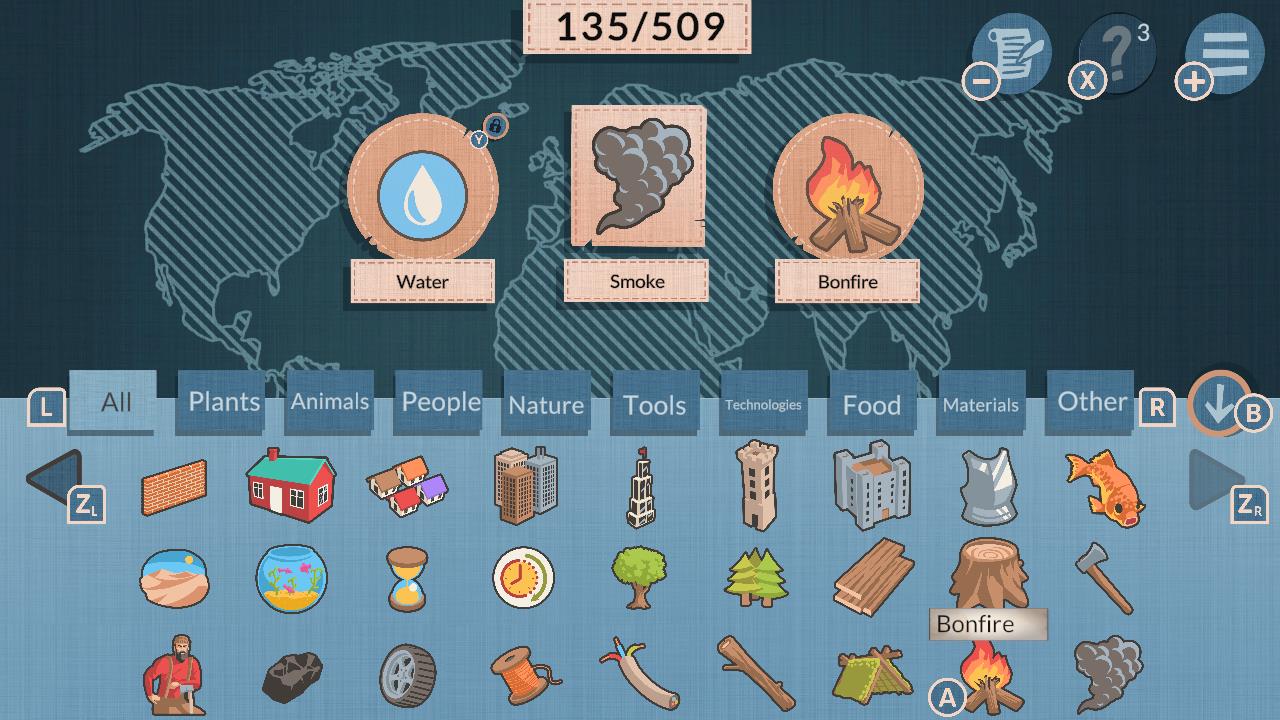
Task: Pick the aquarium element
Action: tap(290, 580)
